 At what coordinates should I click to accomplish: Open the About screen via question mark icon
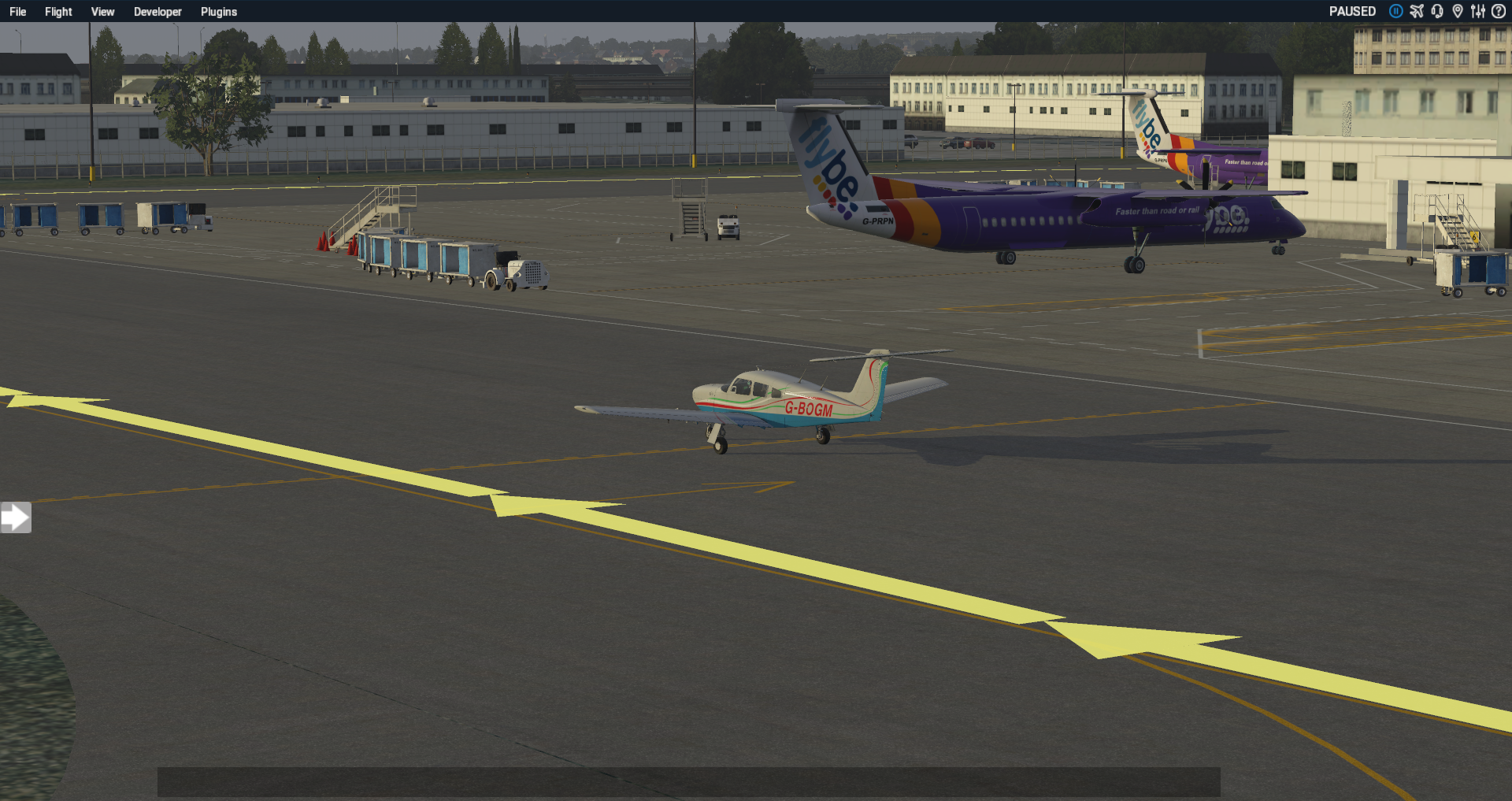[x=1499, y=11]
